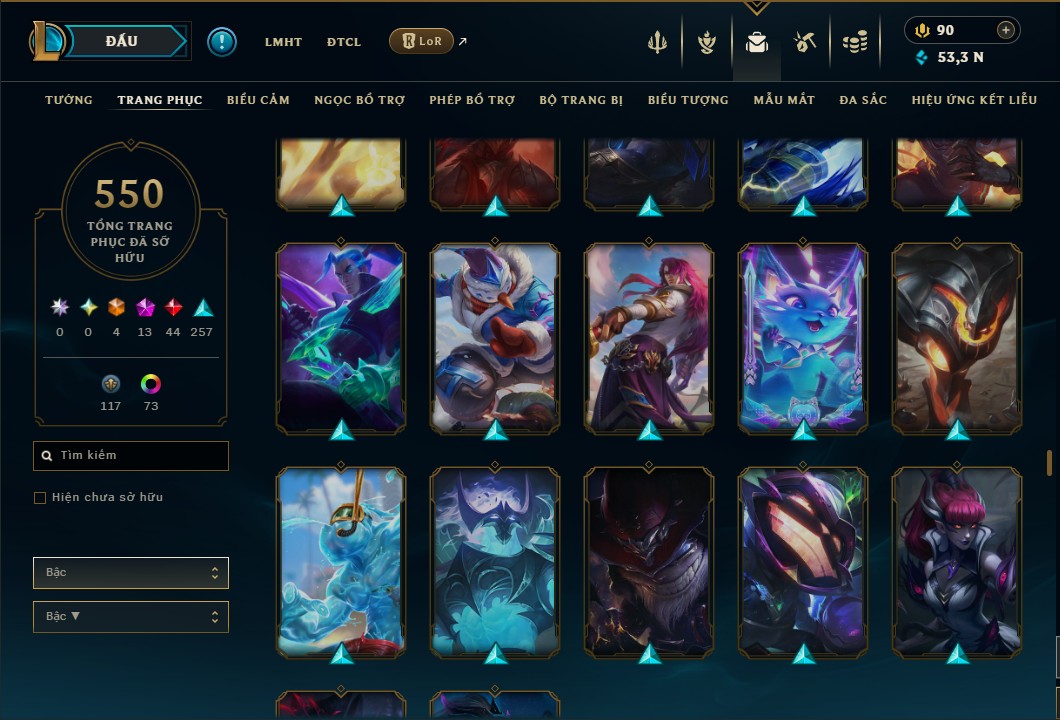Click the Tìm kiếm search field
Viewport: 1060px width, 720px height.
coord(131,456)
